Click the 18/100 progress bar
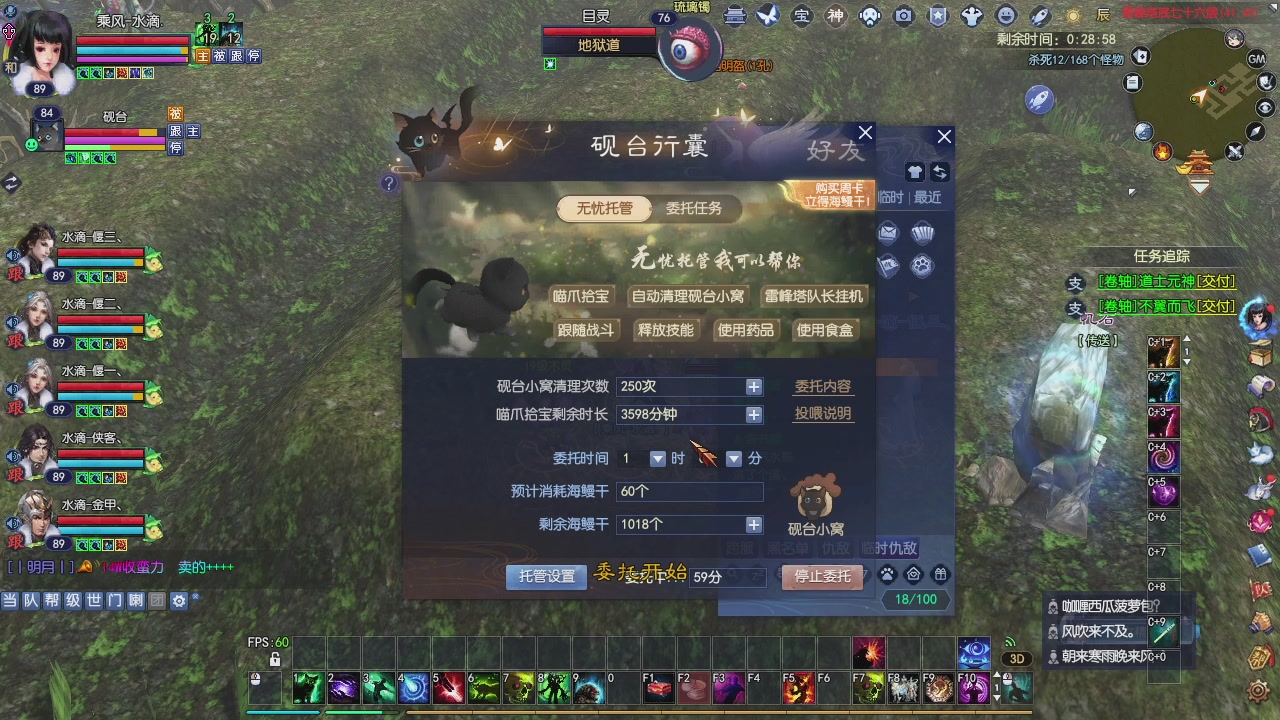The image size is (1280, 720). [x=915, y=598]
